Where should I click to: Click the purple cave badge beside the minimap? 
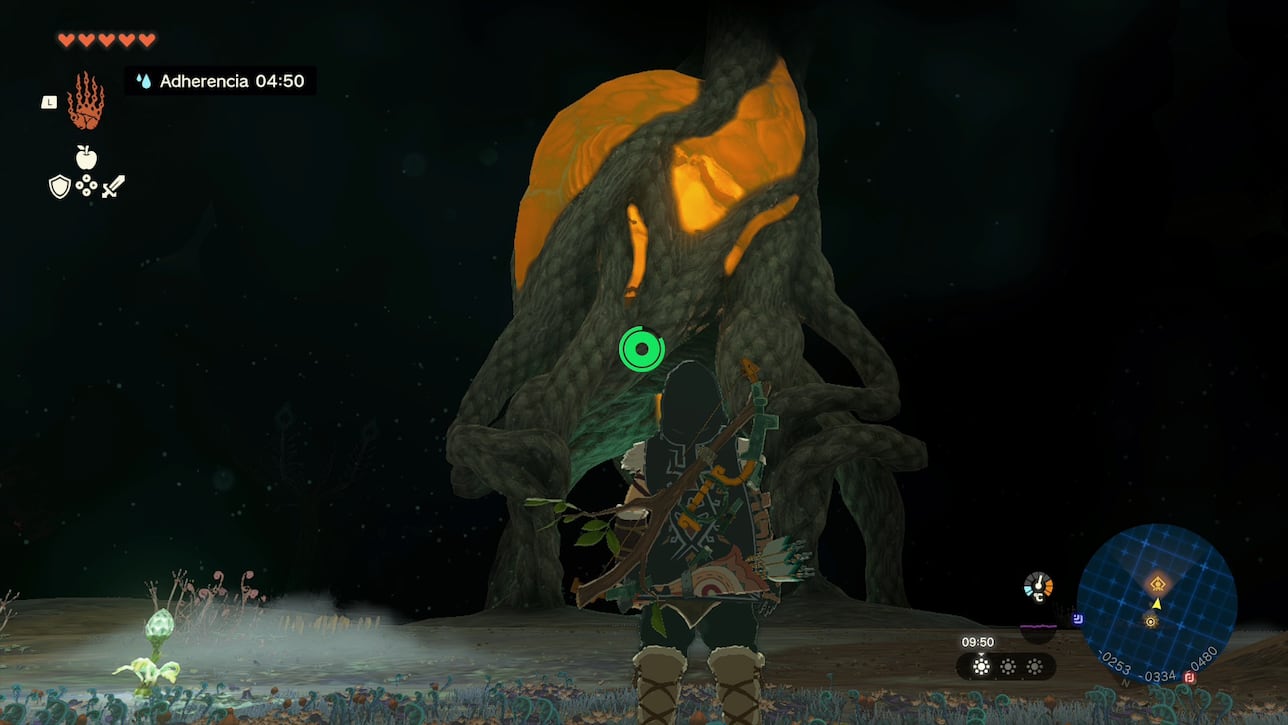pyautogui.click(x=1078, y=619)
